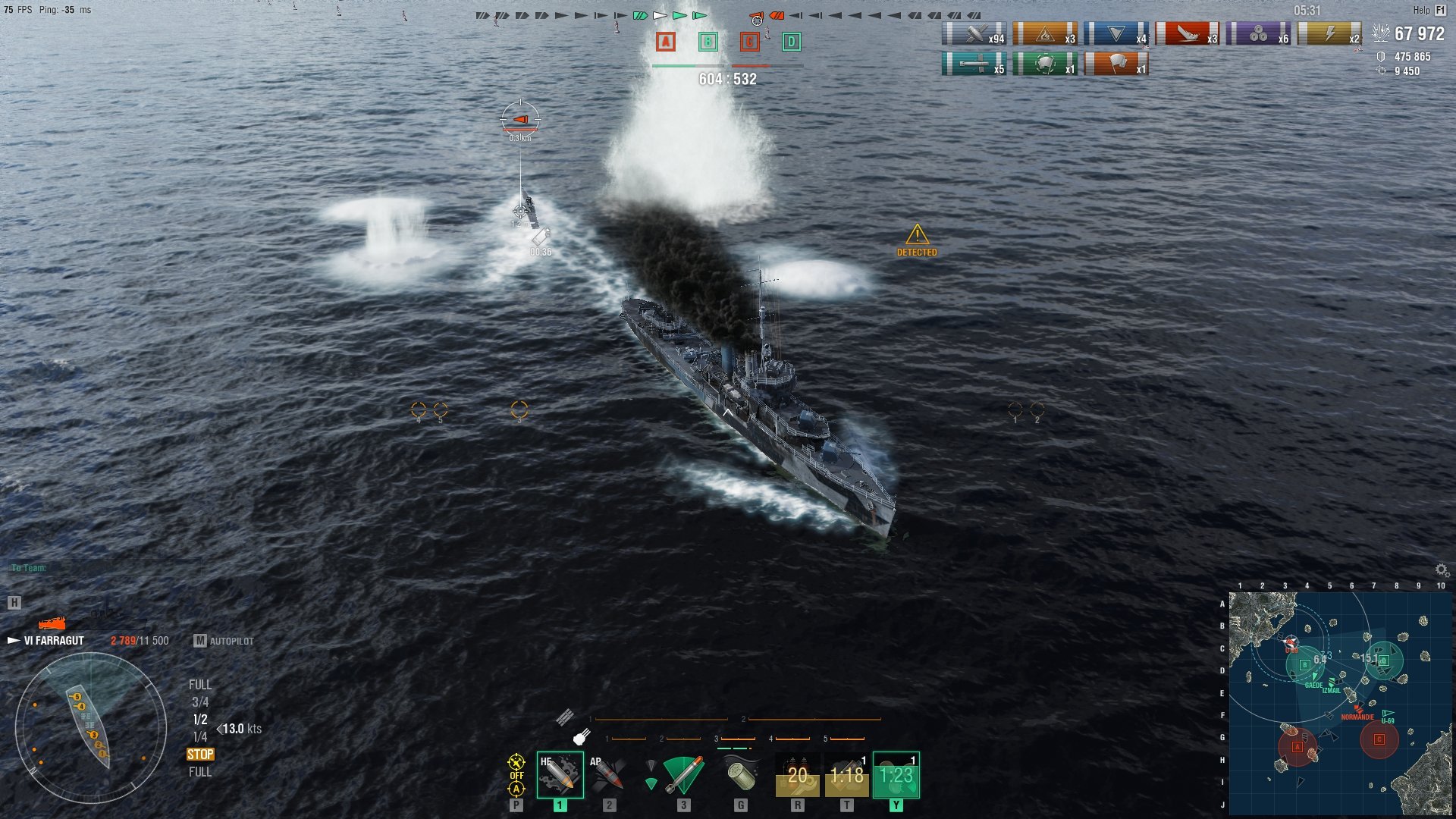Click the orange fire ribbon with x3
Image resolution: width=1456 pixels, height=819 pixels.
pyautogui.click(x=1045, y=34)
